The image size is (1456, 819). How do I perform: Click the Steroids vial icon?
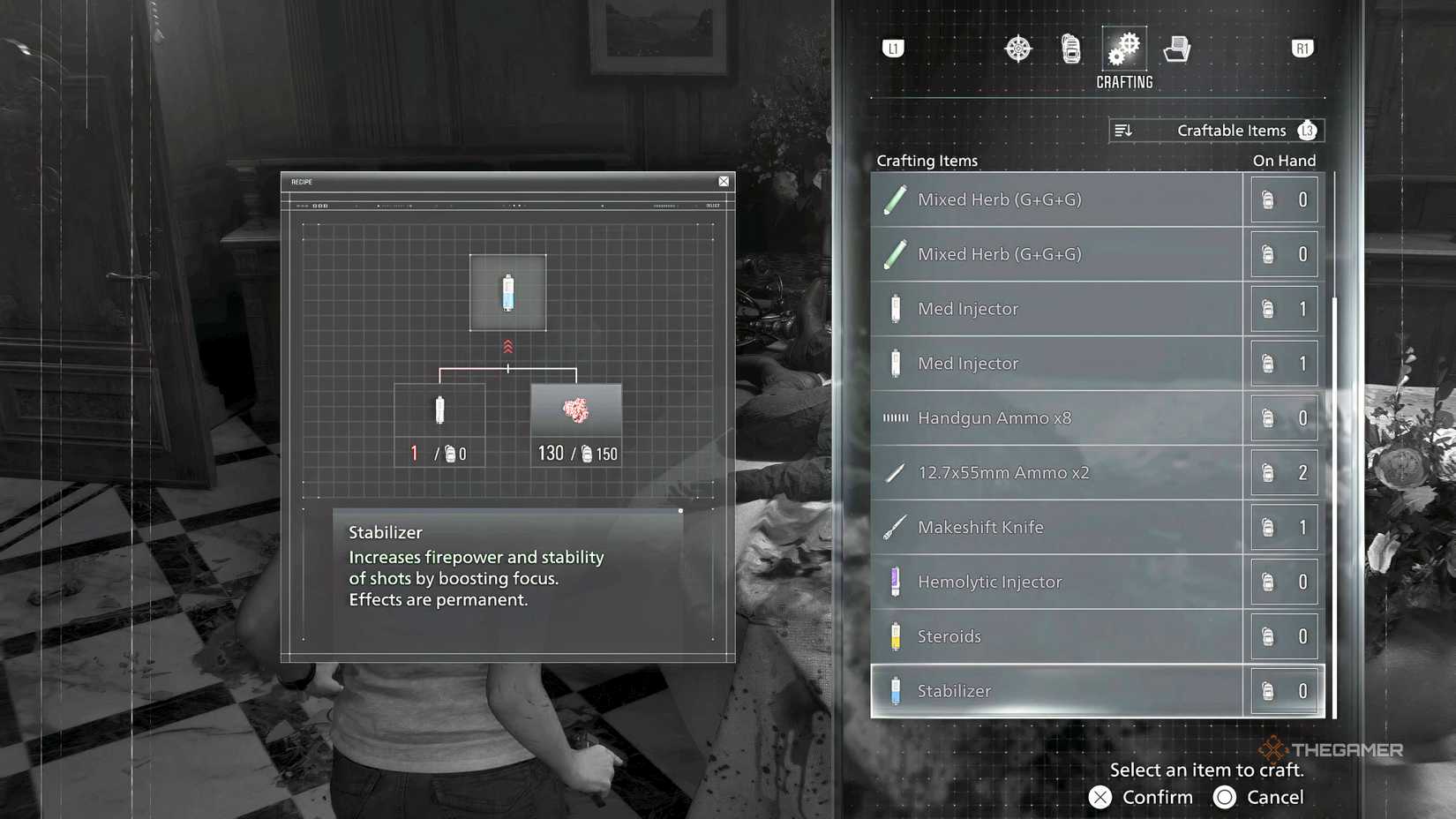(x=895, y=636)
